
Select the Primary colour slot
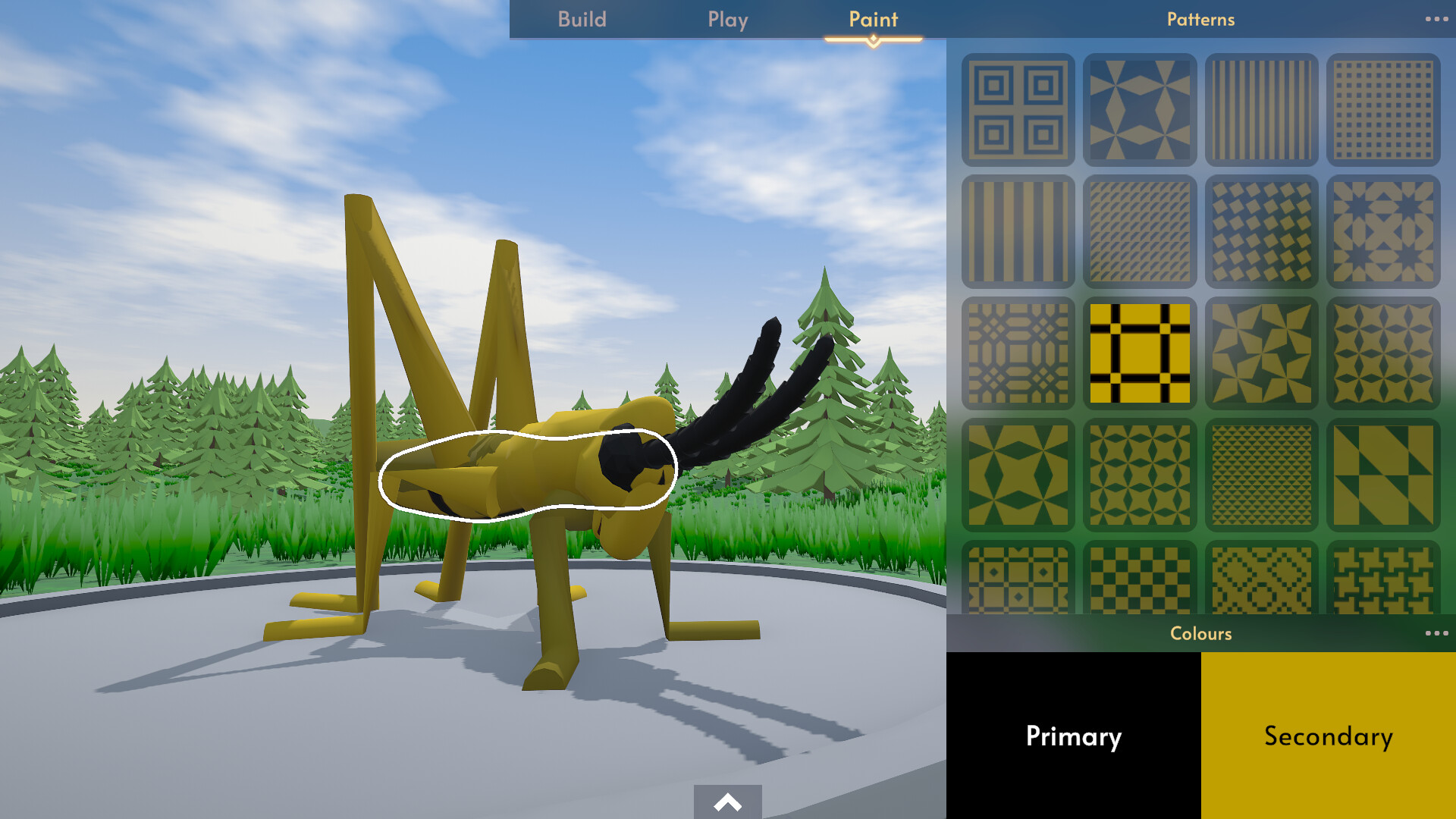coord(1073,736)
